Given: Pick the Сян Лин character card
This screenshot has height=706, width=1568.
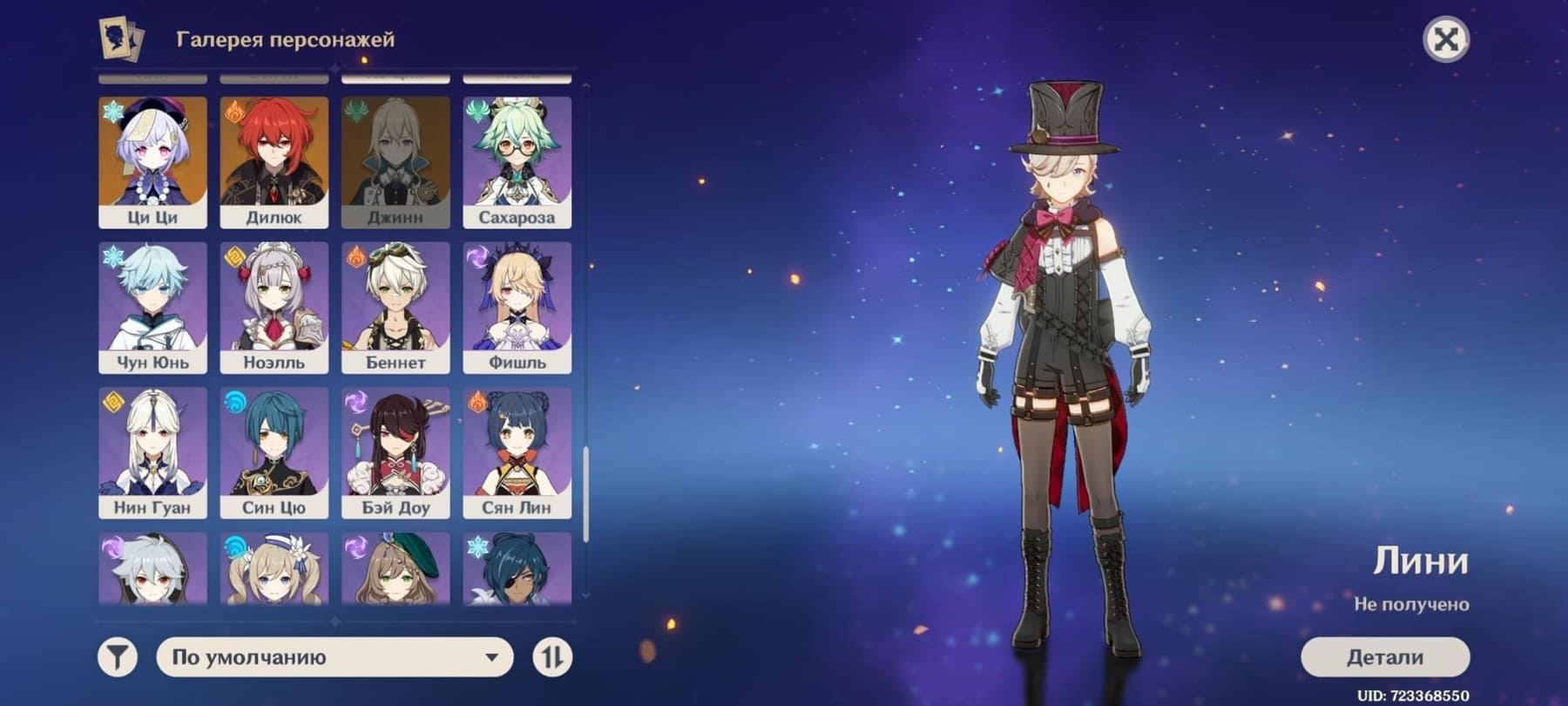Looking at the screenshot, I should coord(517,453).
